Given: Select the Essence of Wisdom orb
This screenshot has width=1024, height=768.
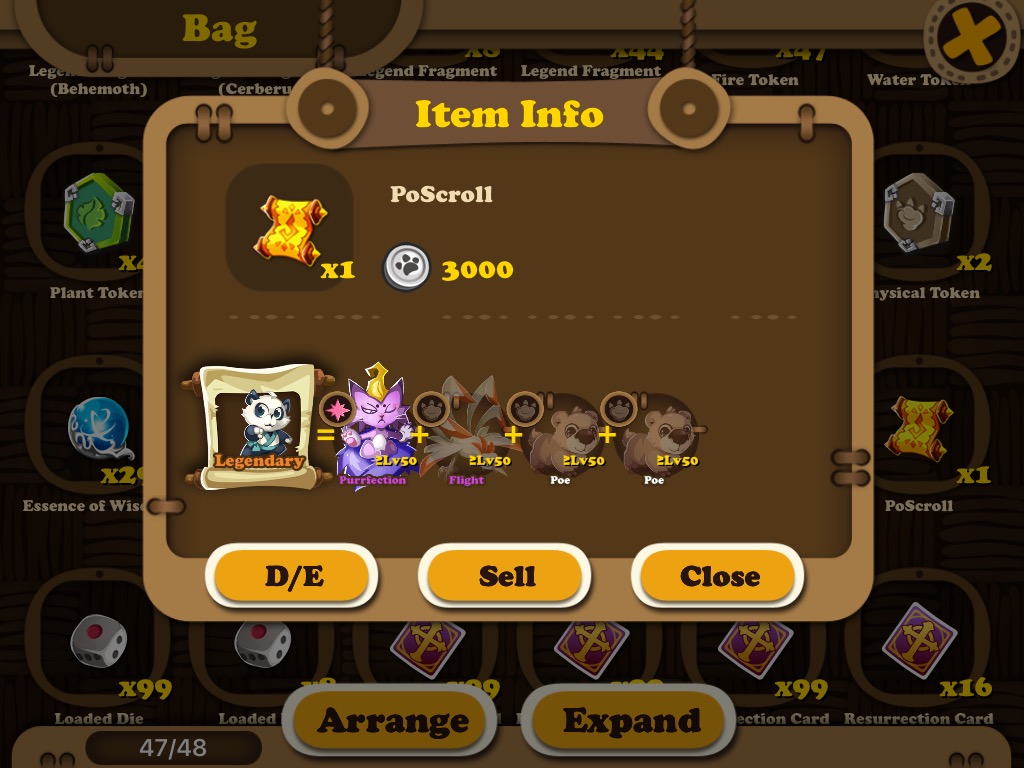Looking at the screenshot, I should pos(100,430).
